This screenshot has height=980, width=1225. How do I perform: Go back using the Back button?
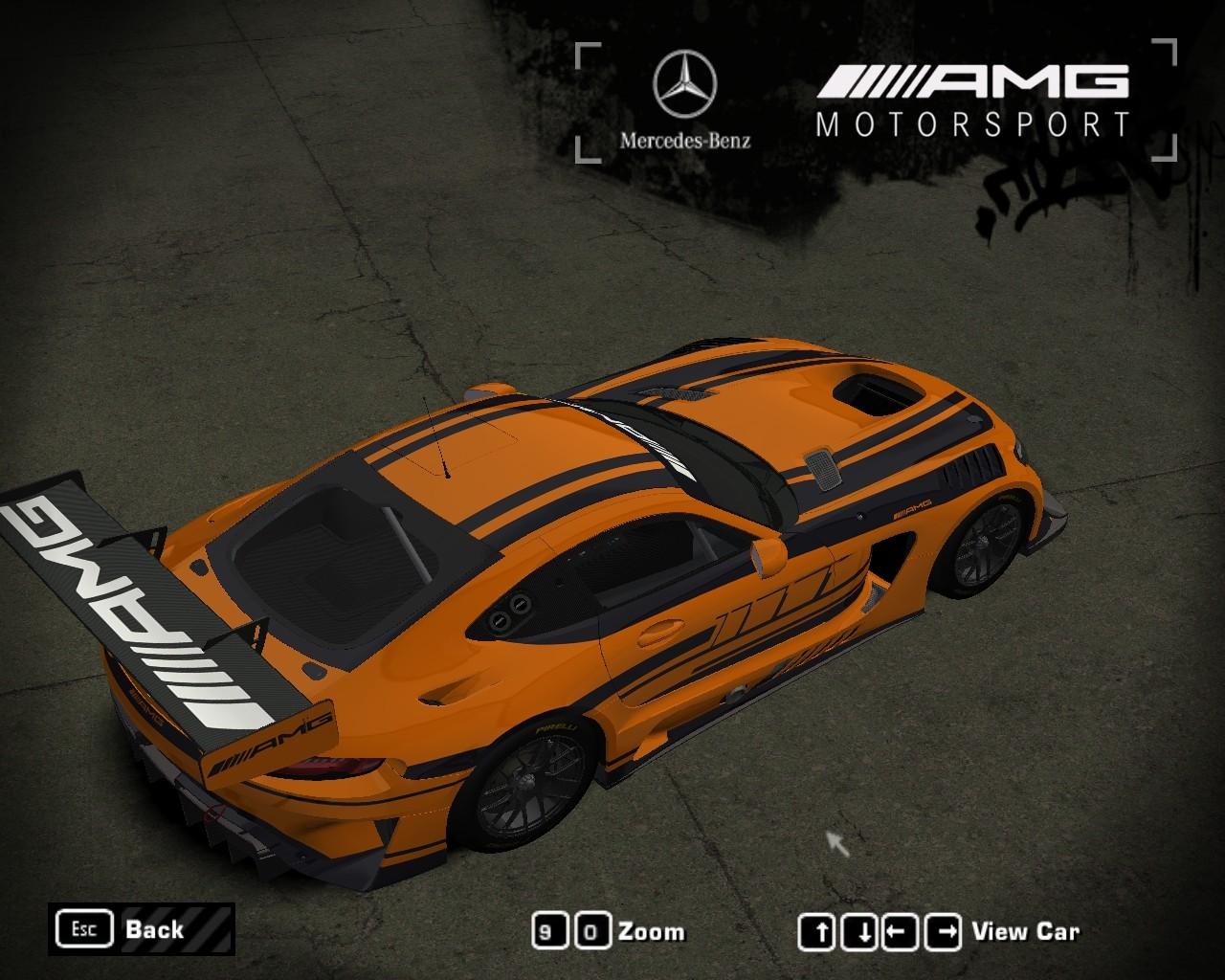141,929
